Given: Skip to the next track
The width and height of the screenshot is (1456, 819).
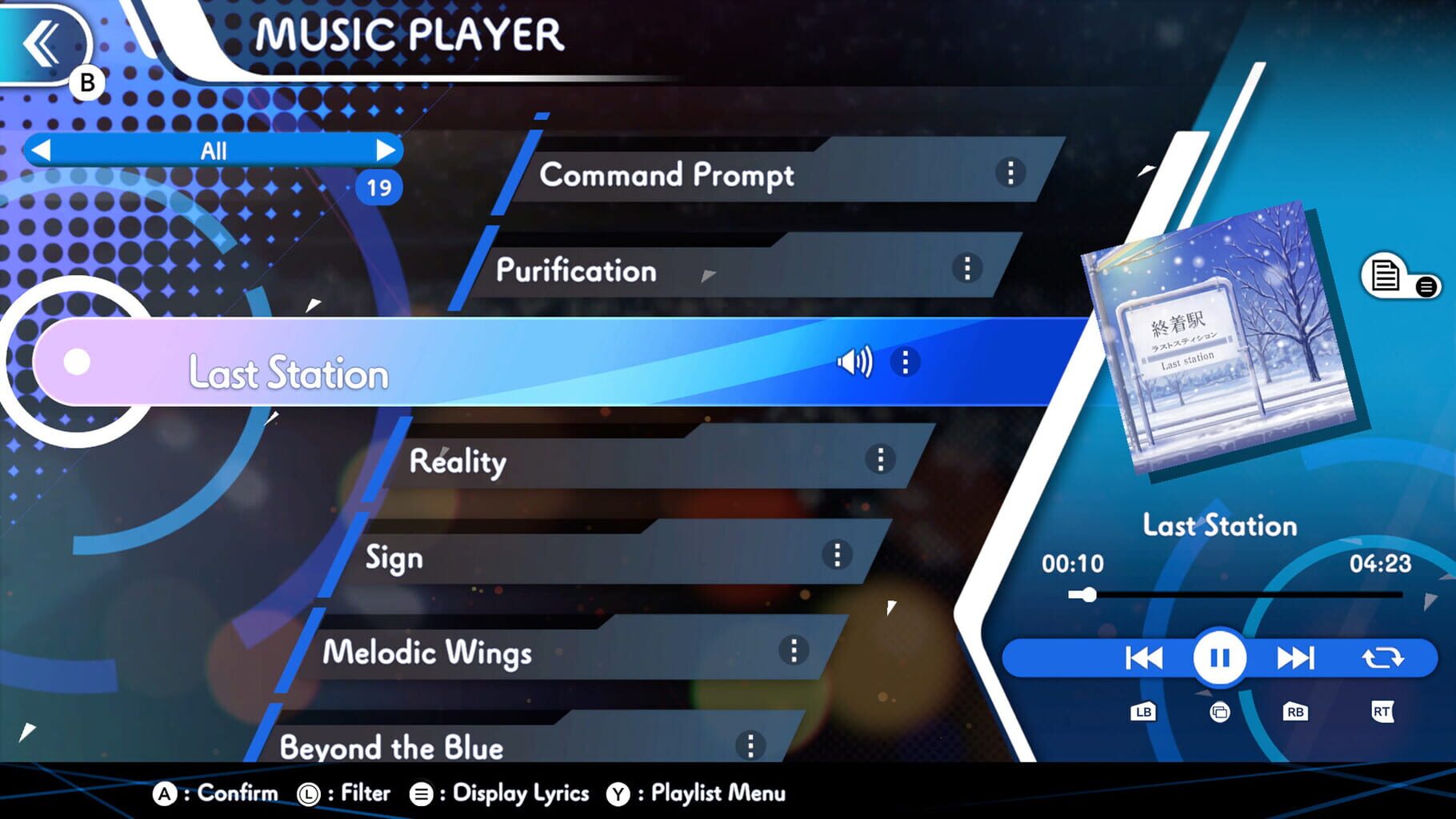Looking at the screenshot, I should (x=1296, y=657).
